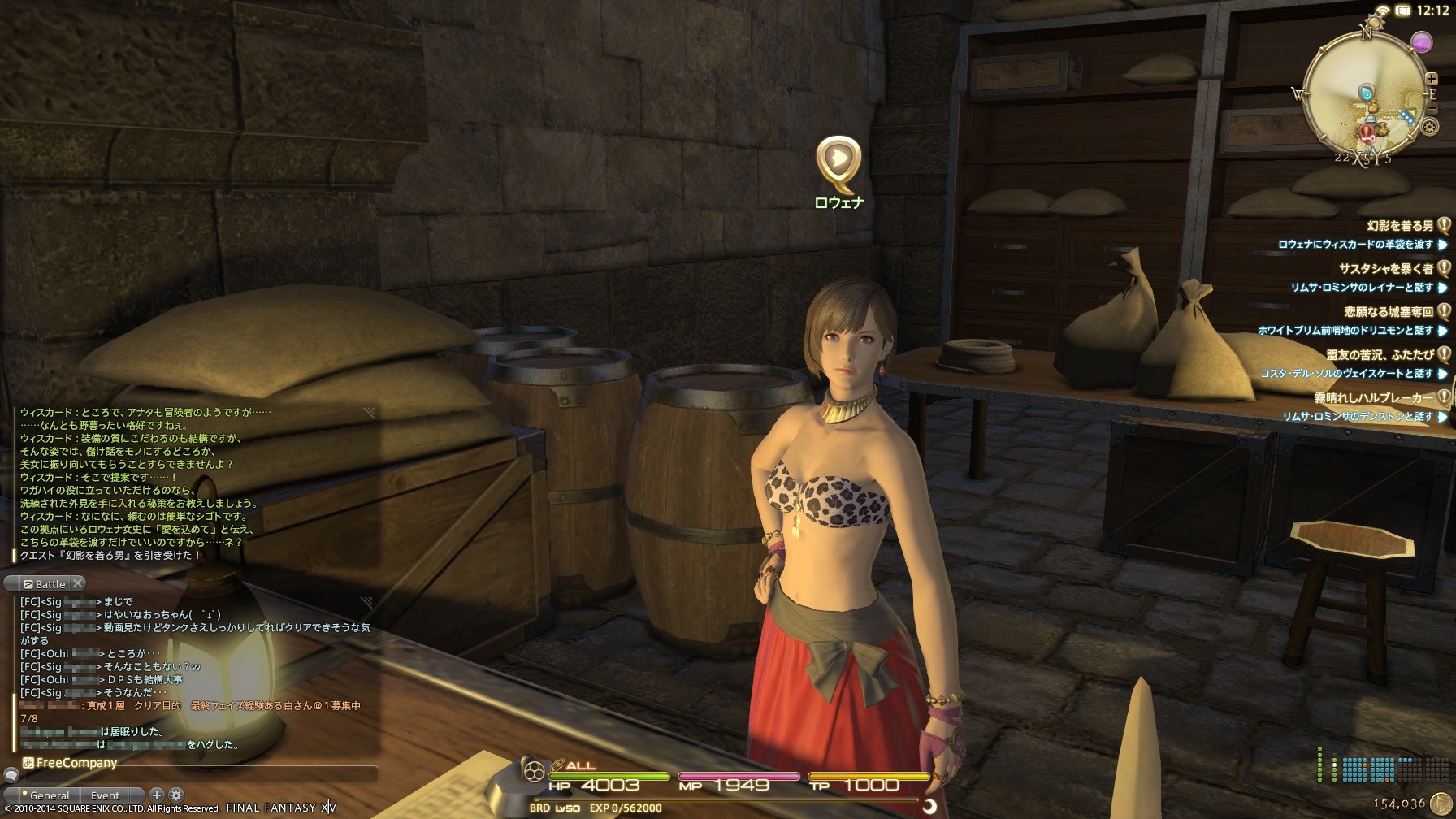Switch to the General chat tab
The width and height of the screenshot is (1456, 819).
49,795
